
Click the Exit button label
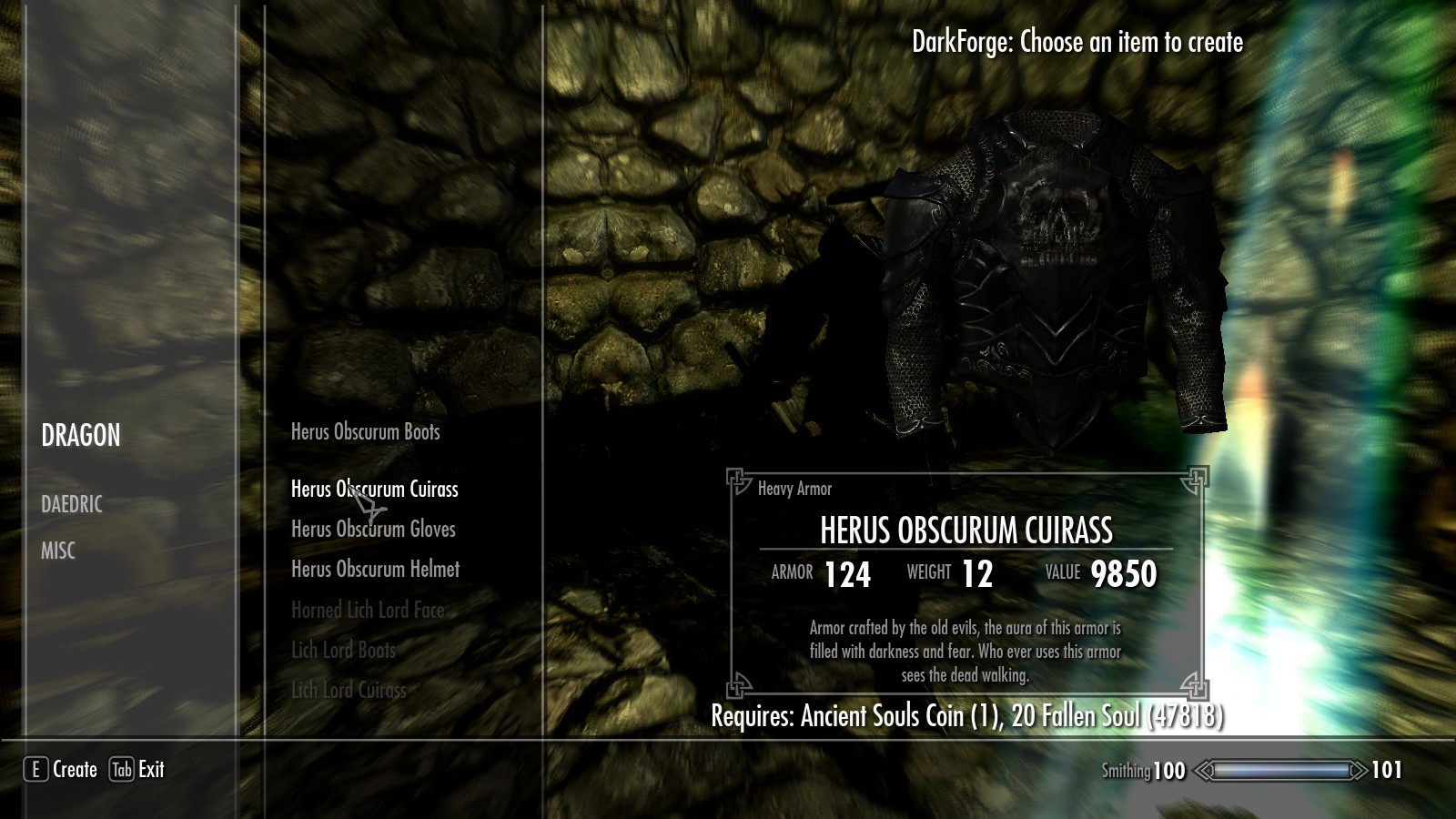pyautogui.click(x=151, y=770)
